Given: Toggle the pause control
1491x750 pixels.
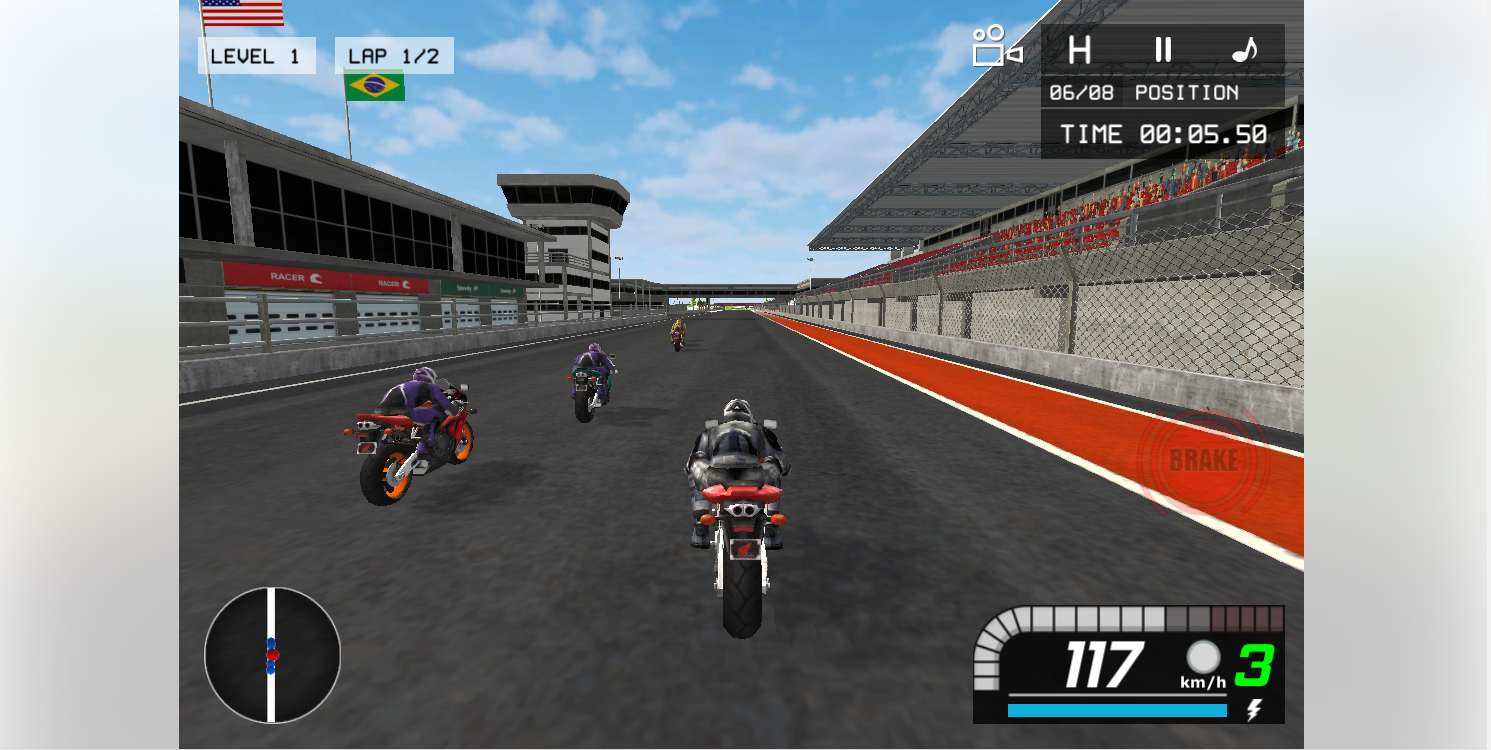Looking at the screenshot, I should pos(1163,50).
